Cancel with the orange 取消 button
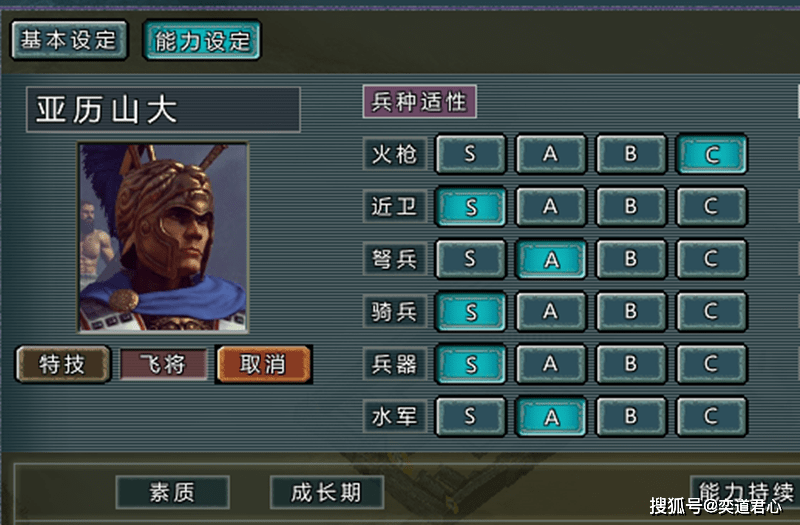The image size is (800, 525). tap(263, 364)
